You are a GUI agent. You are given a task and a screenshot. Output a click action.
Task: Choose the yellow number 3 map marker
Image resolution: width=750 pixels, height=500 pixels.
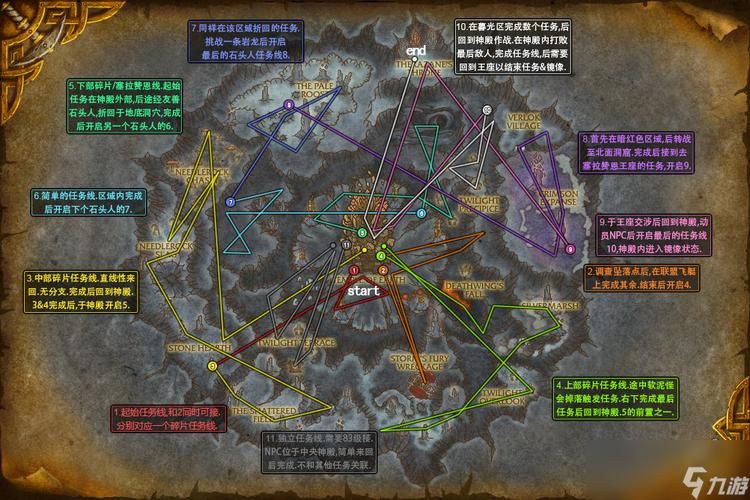click(x=212, y=367)
